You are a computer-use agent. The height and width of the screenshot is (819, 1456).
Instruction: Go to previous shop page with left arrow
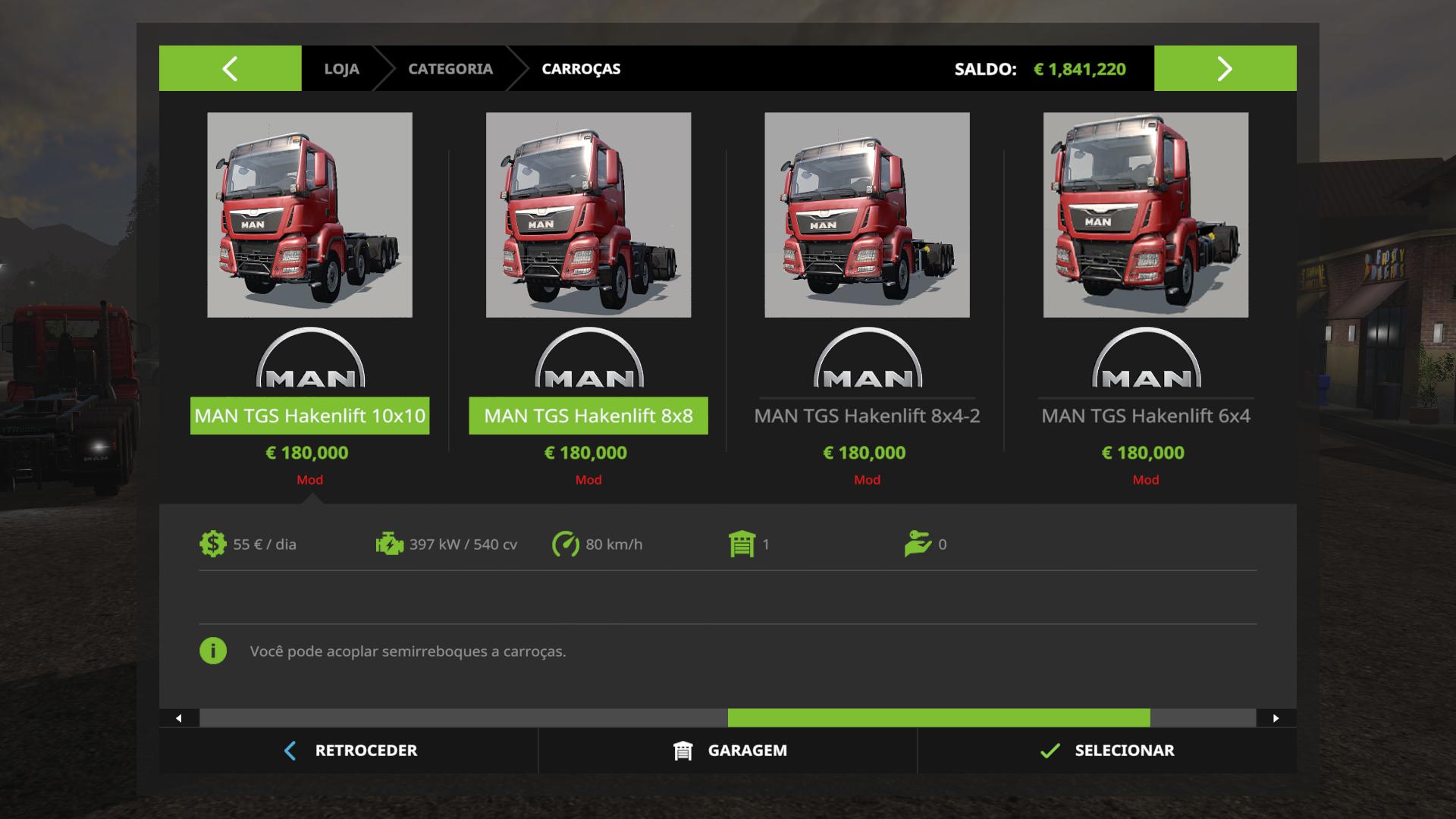click(x=230, y=69)
